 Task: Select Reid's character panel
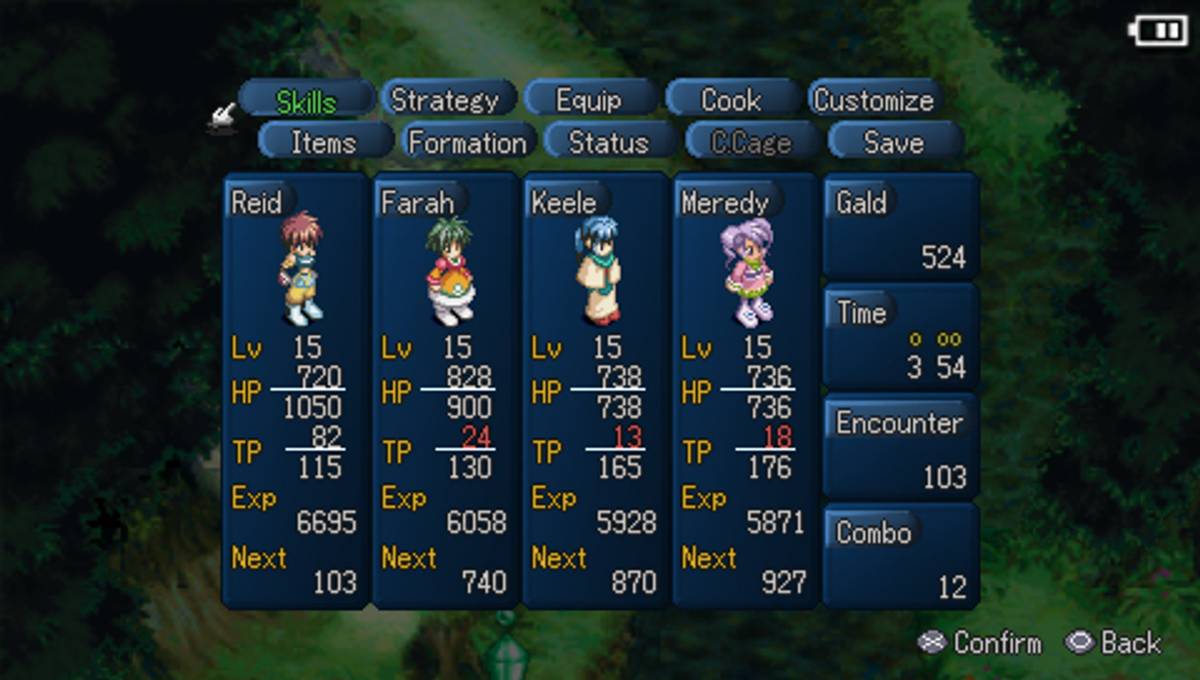coord(295,390)
